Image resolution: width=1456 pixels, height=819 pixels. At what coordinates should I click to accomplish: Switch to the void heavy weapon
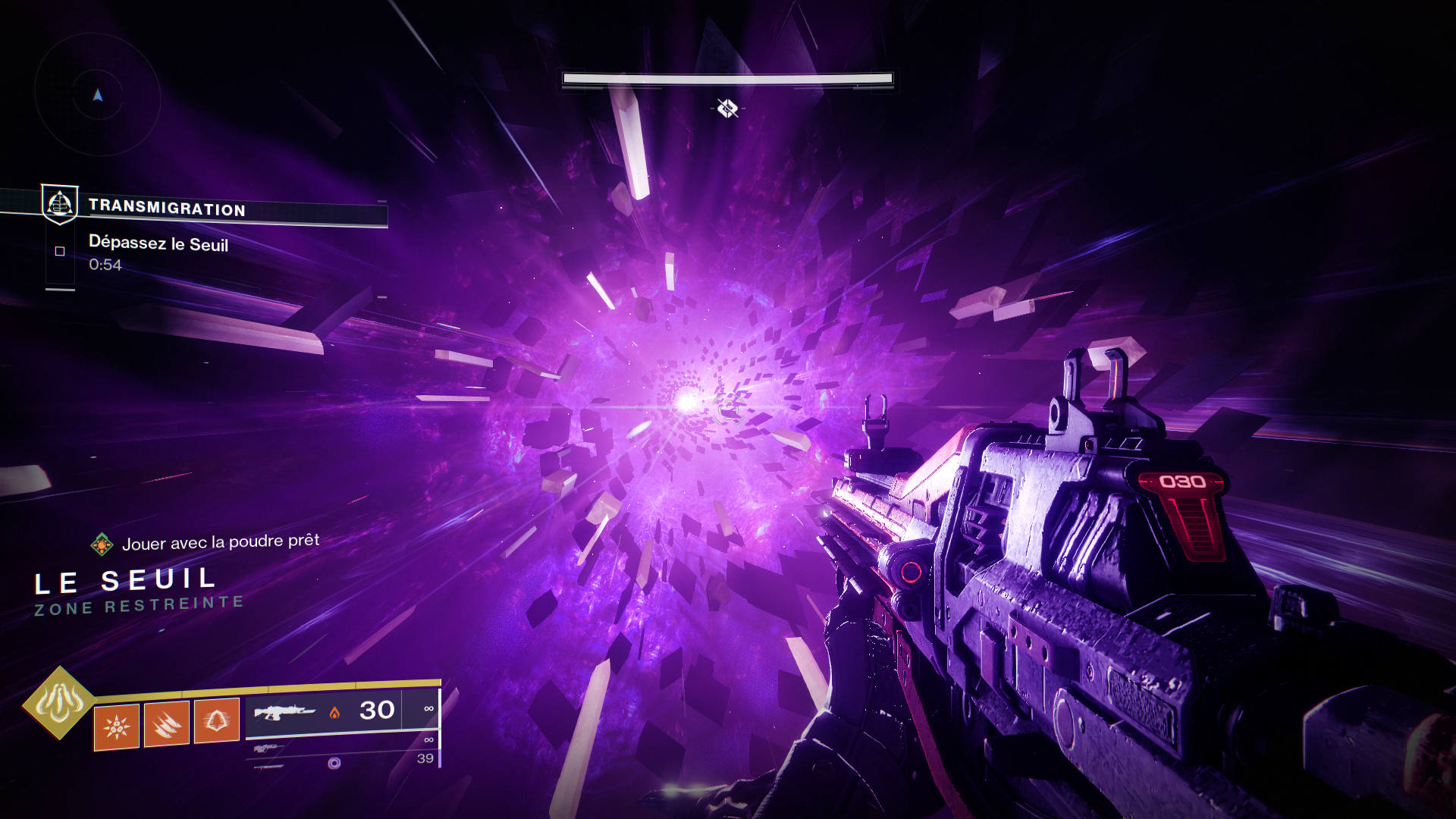[x=334, y=763]
